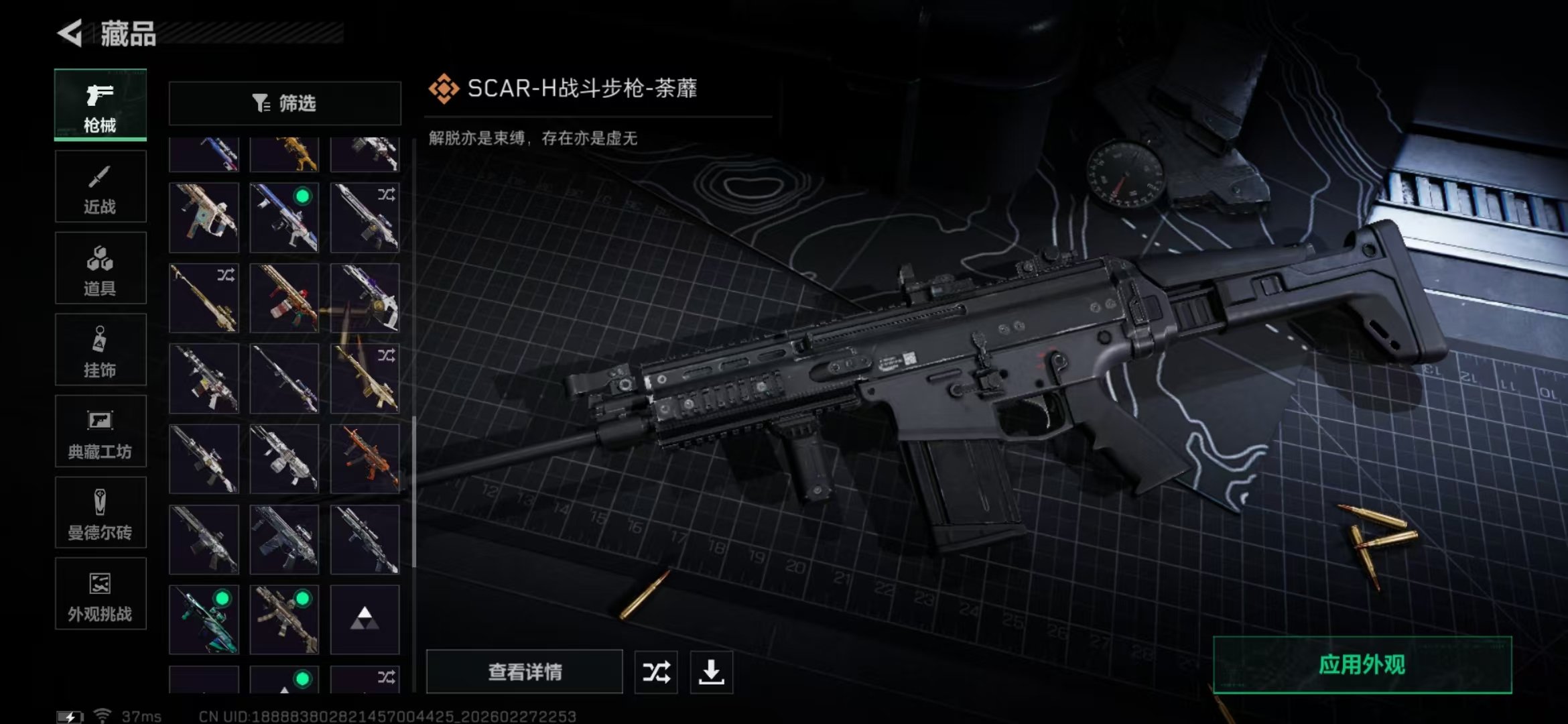Click the download appearance icon
Viewport: 1568px width, 724px height.
711,672
